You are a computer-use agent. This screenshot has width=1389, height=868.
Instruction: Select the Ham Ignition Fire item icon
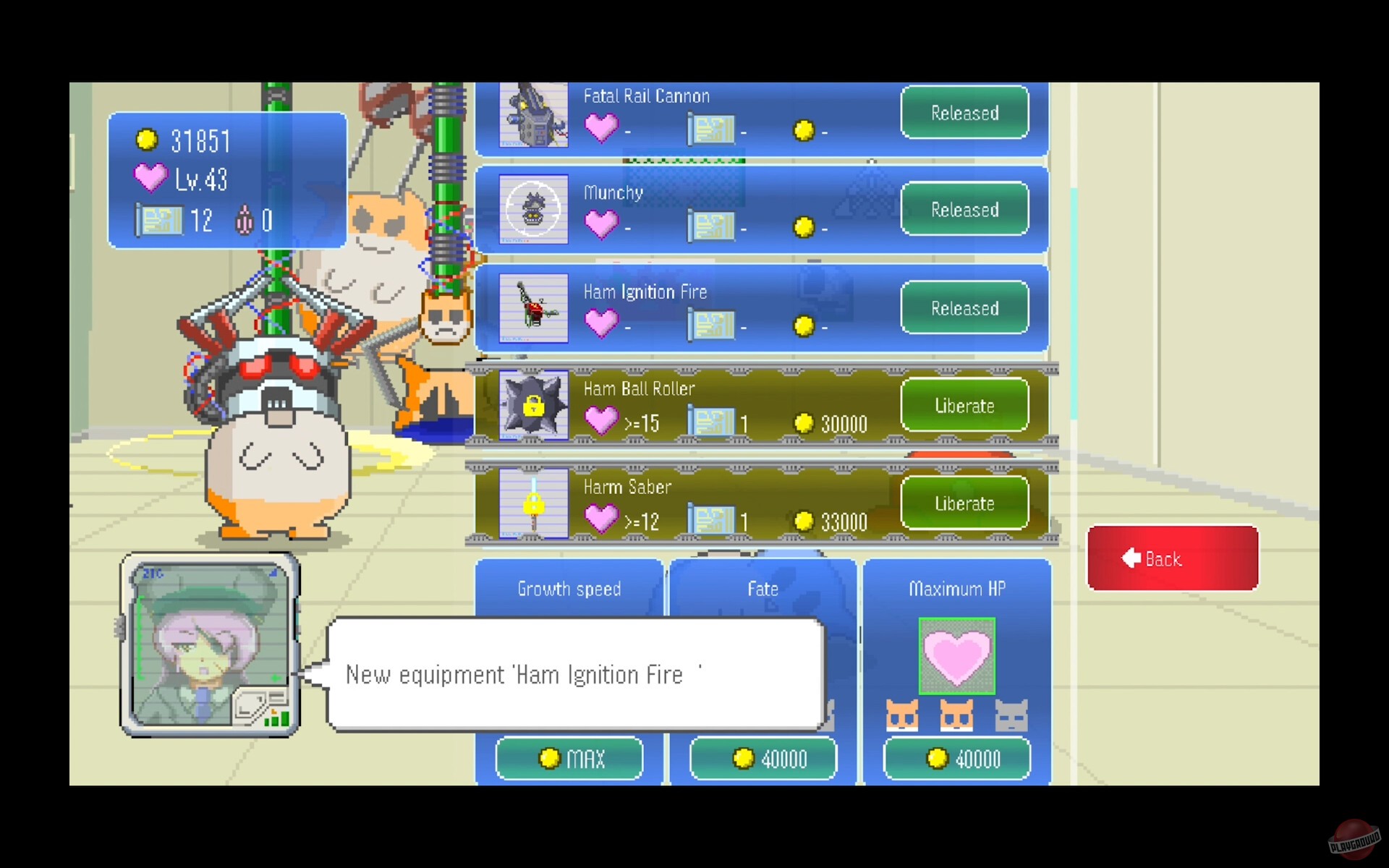click(x=534, y=309)
